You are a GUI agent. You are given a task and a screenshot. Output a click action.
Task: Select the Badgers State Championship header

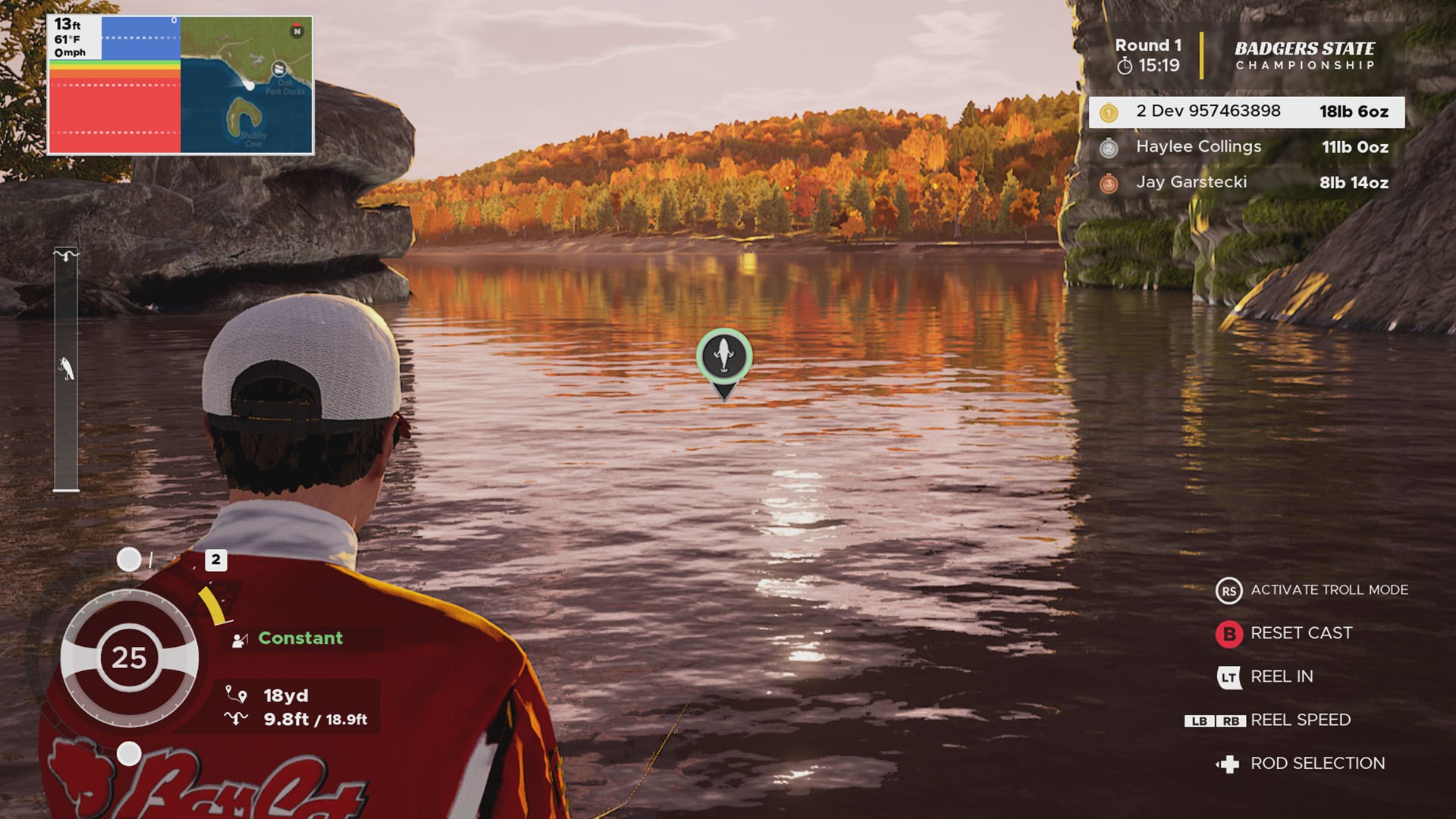click(x=1306, y=57)
